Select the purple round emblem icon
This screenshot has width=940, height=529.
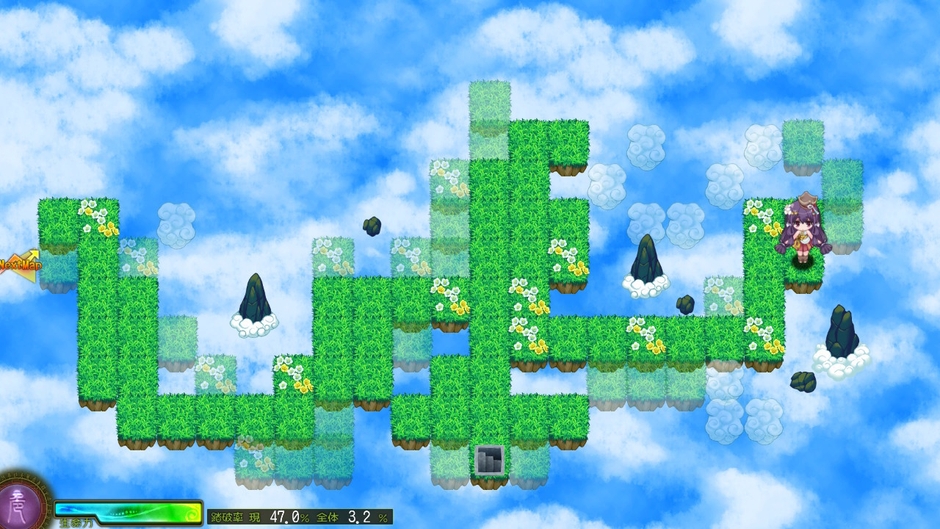click(x=21, y=503)
